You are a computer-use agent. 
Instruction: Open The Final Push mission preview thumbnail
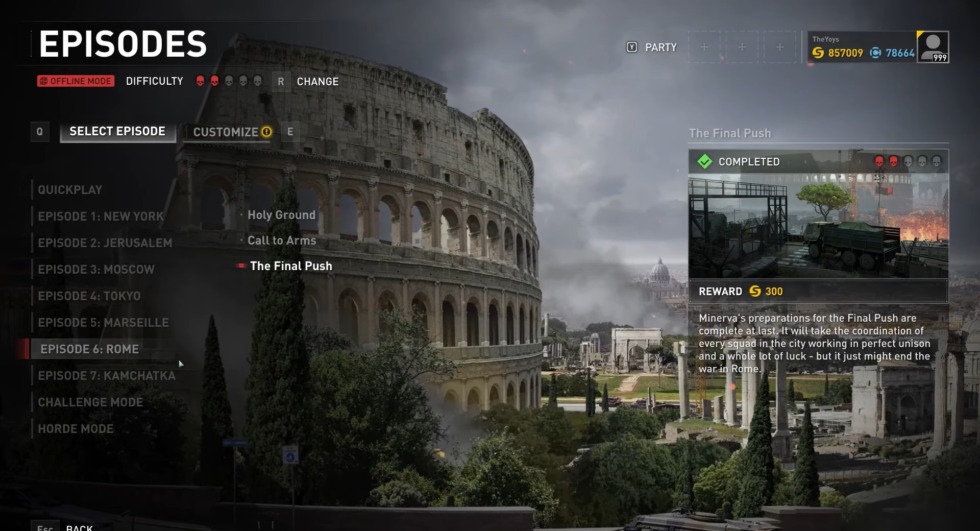[817, 226]
